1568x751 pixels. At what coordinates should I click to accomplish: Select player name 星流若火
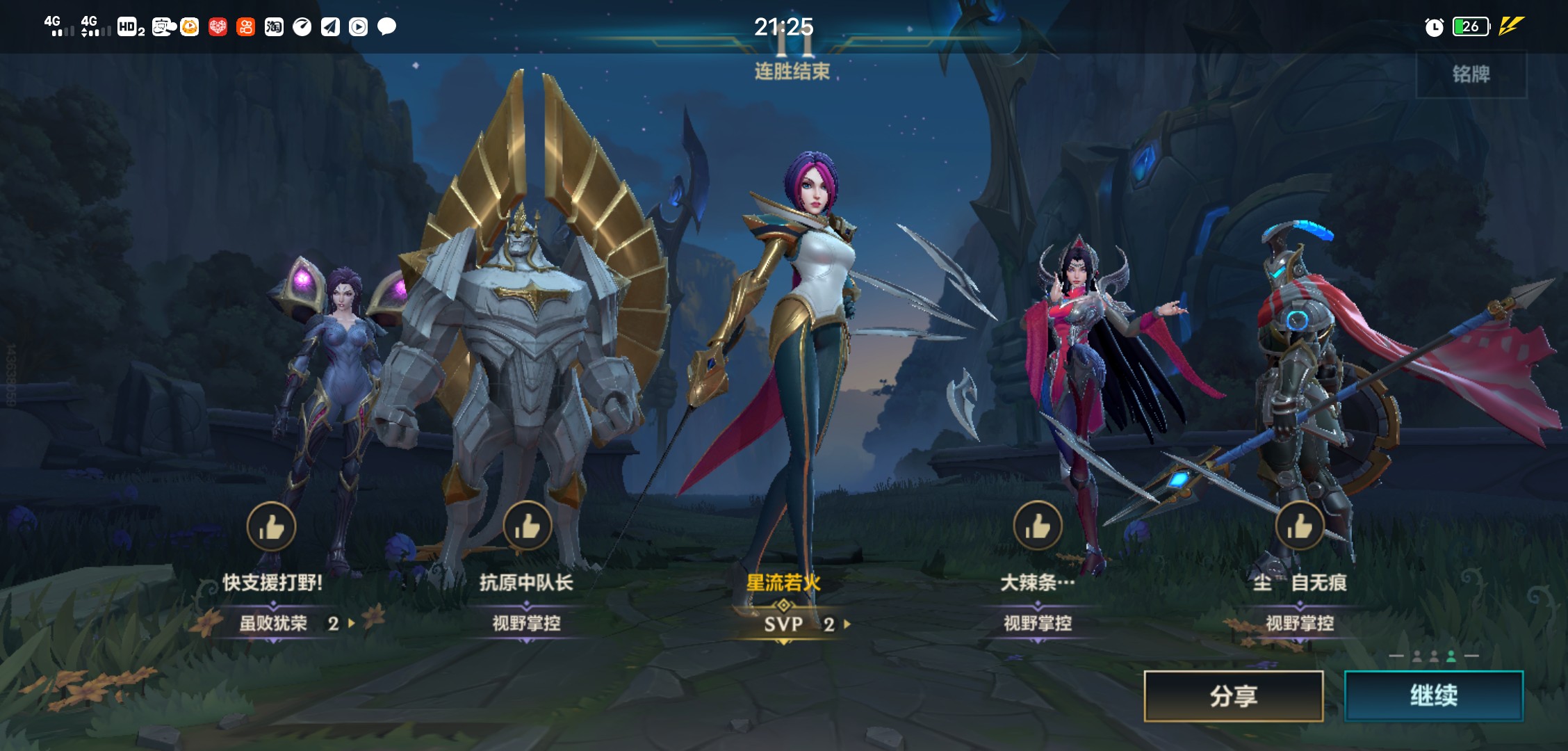[783, 583]
